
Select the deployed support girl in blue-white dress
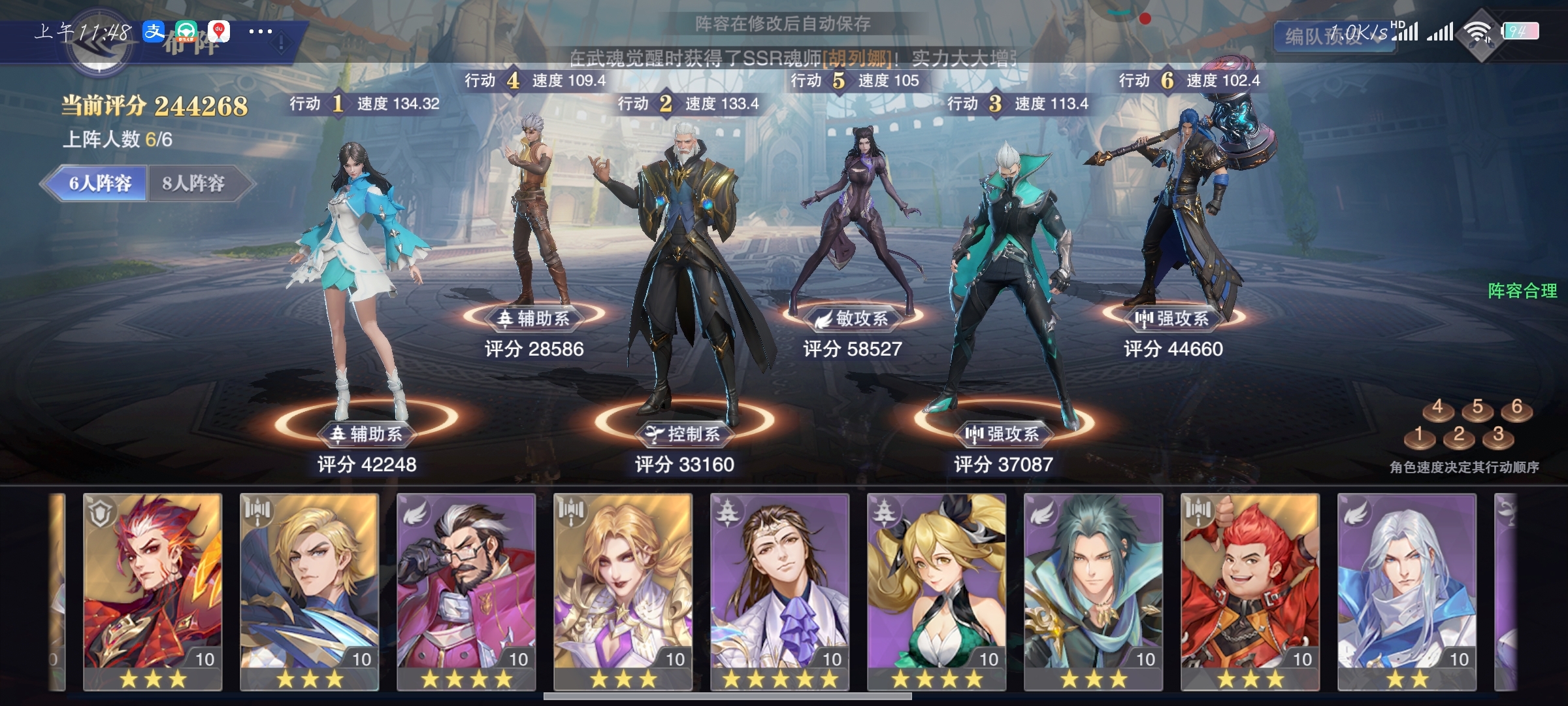pos(356,275)
